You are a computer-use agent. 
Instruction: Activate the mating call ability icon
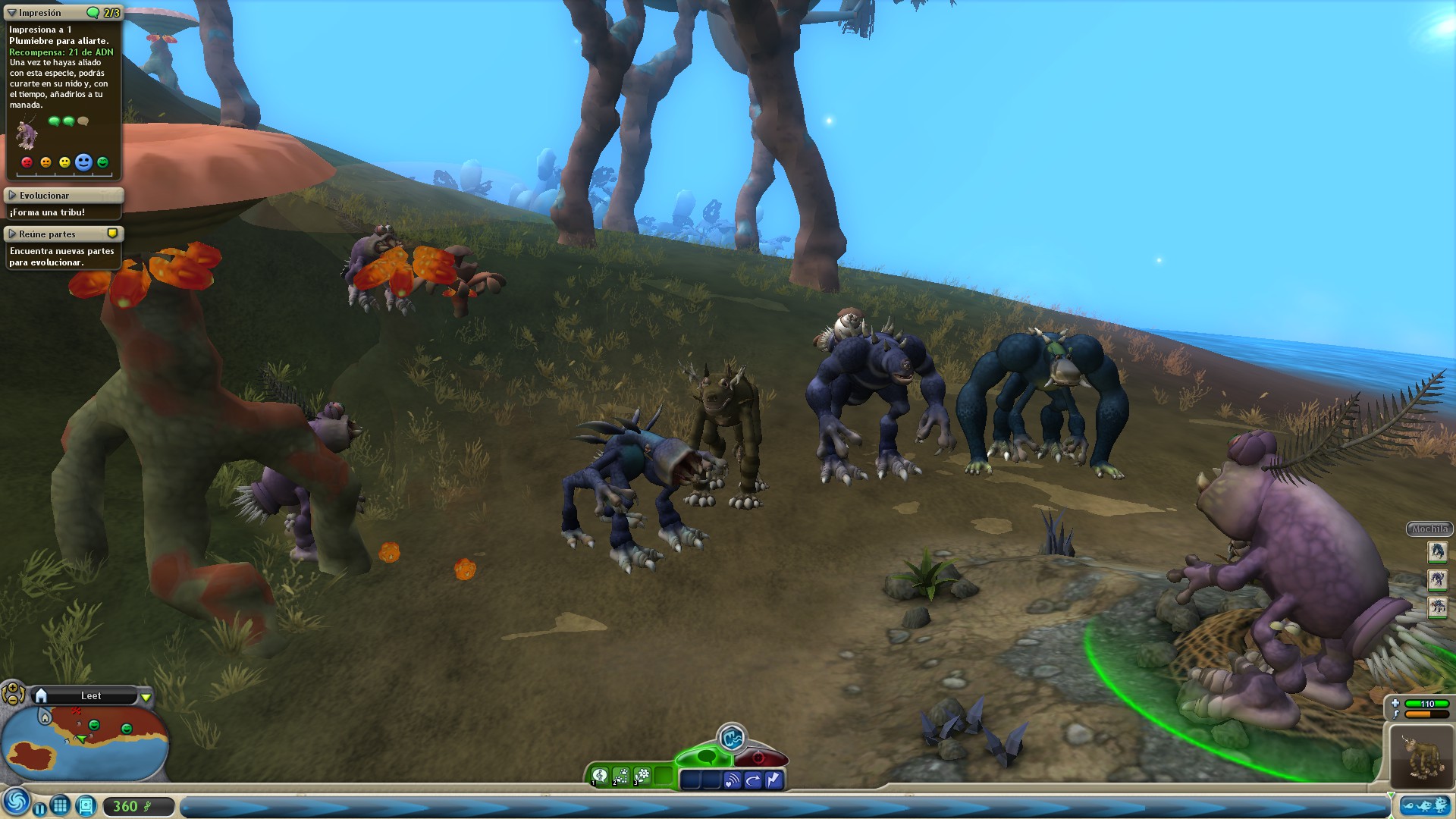click(732, 778)
